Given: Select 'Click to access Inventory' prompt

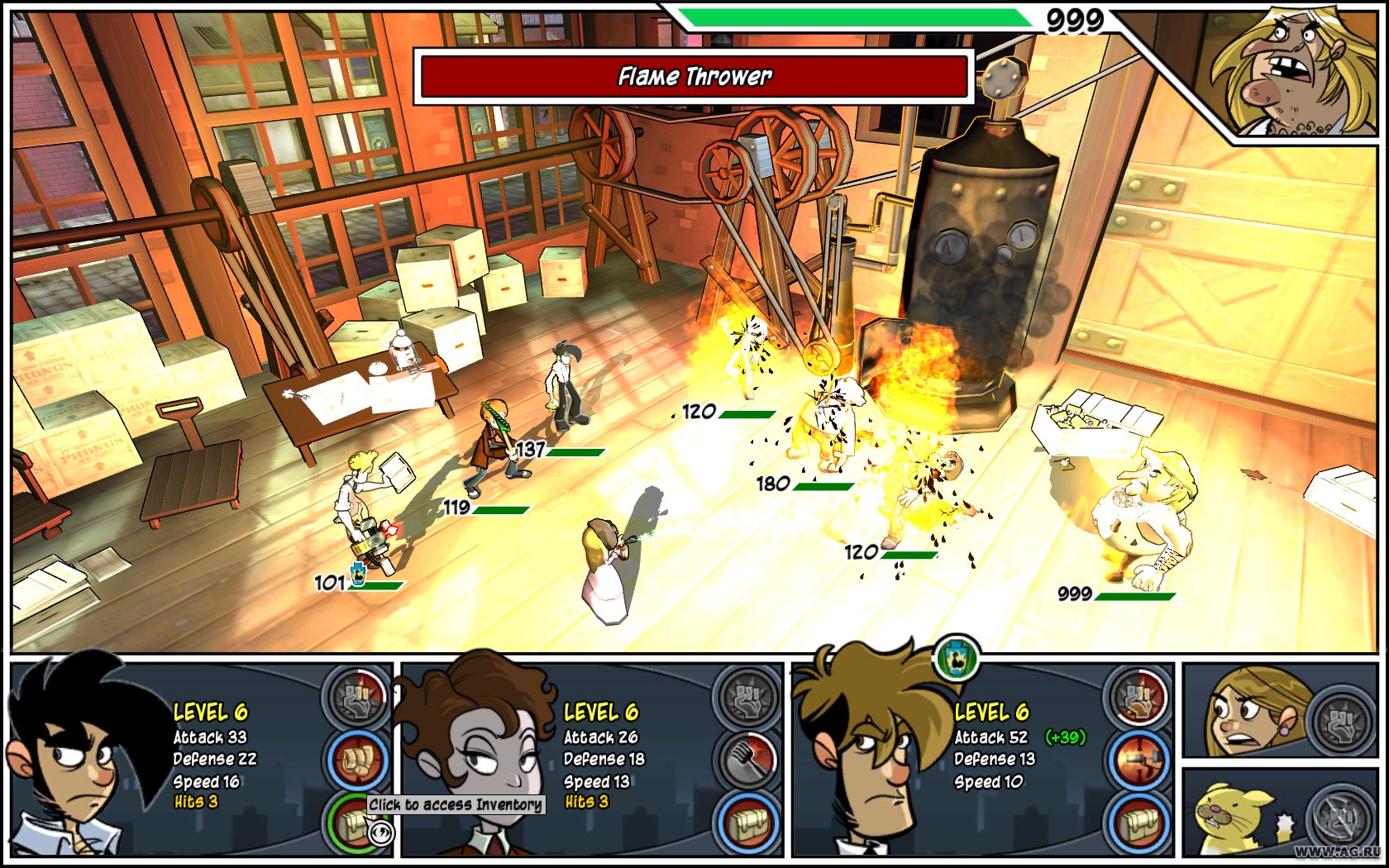Looking at the screenshot, I should tap(455, 805).
